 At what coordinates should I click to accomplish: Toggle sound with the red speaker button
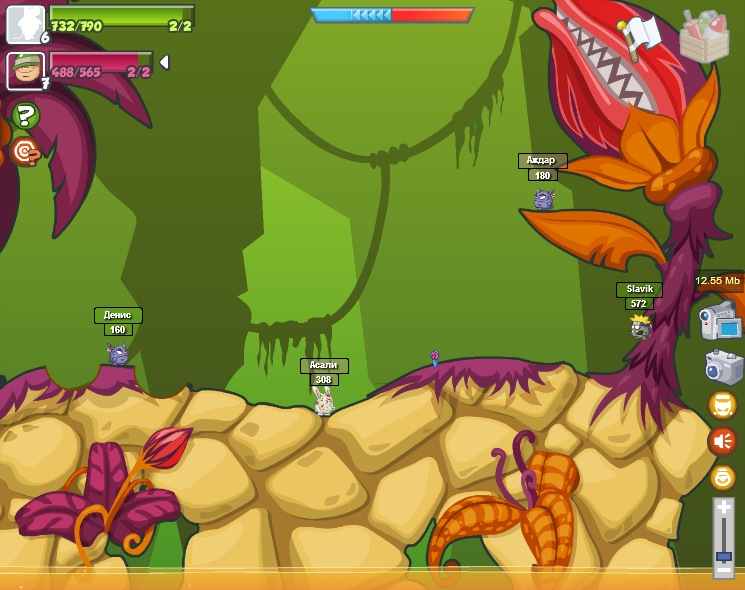point(722,441)
